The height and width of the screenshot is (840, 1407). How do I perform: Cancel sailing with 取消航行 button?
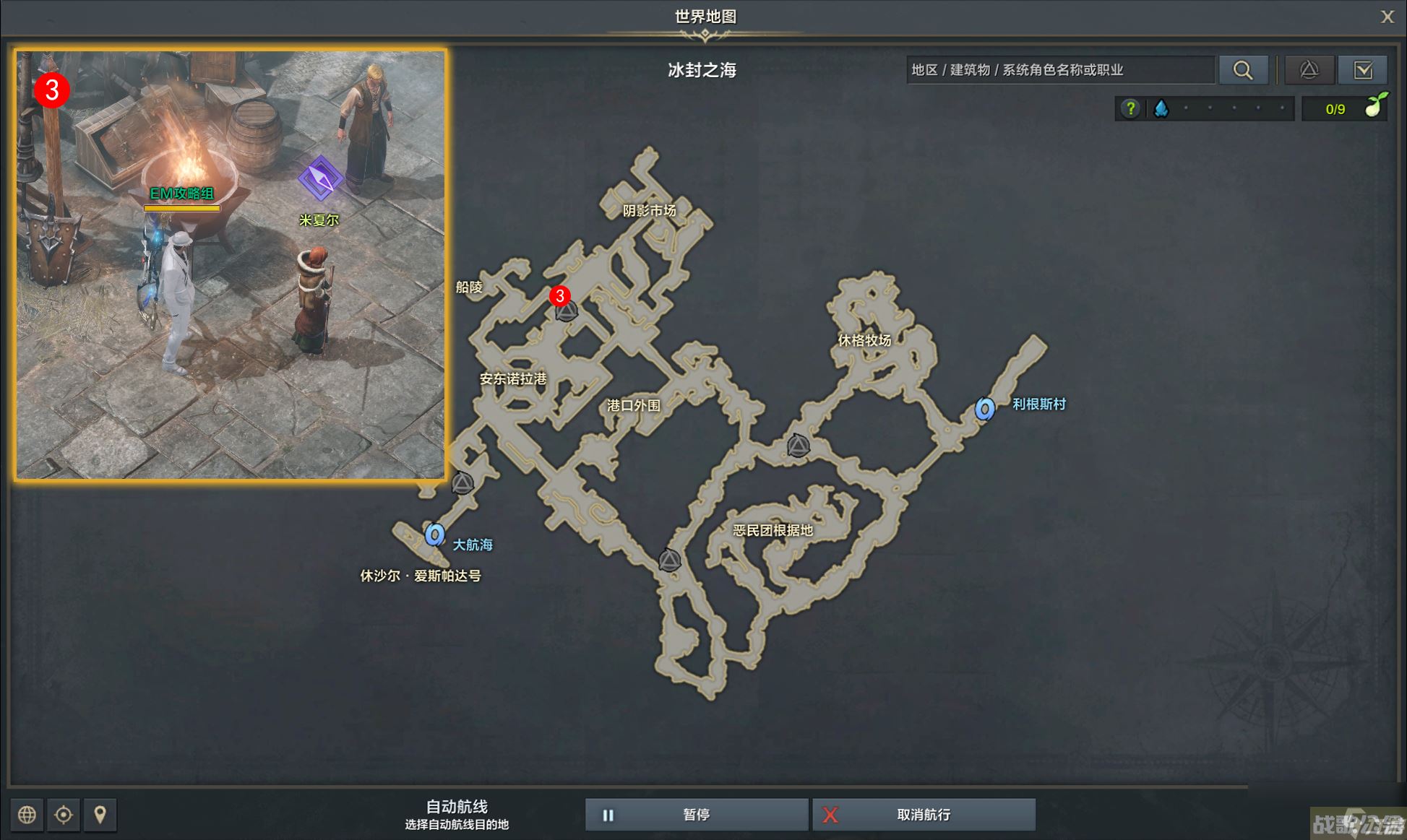923,815
